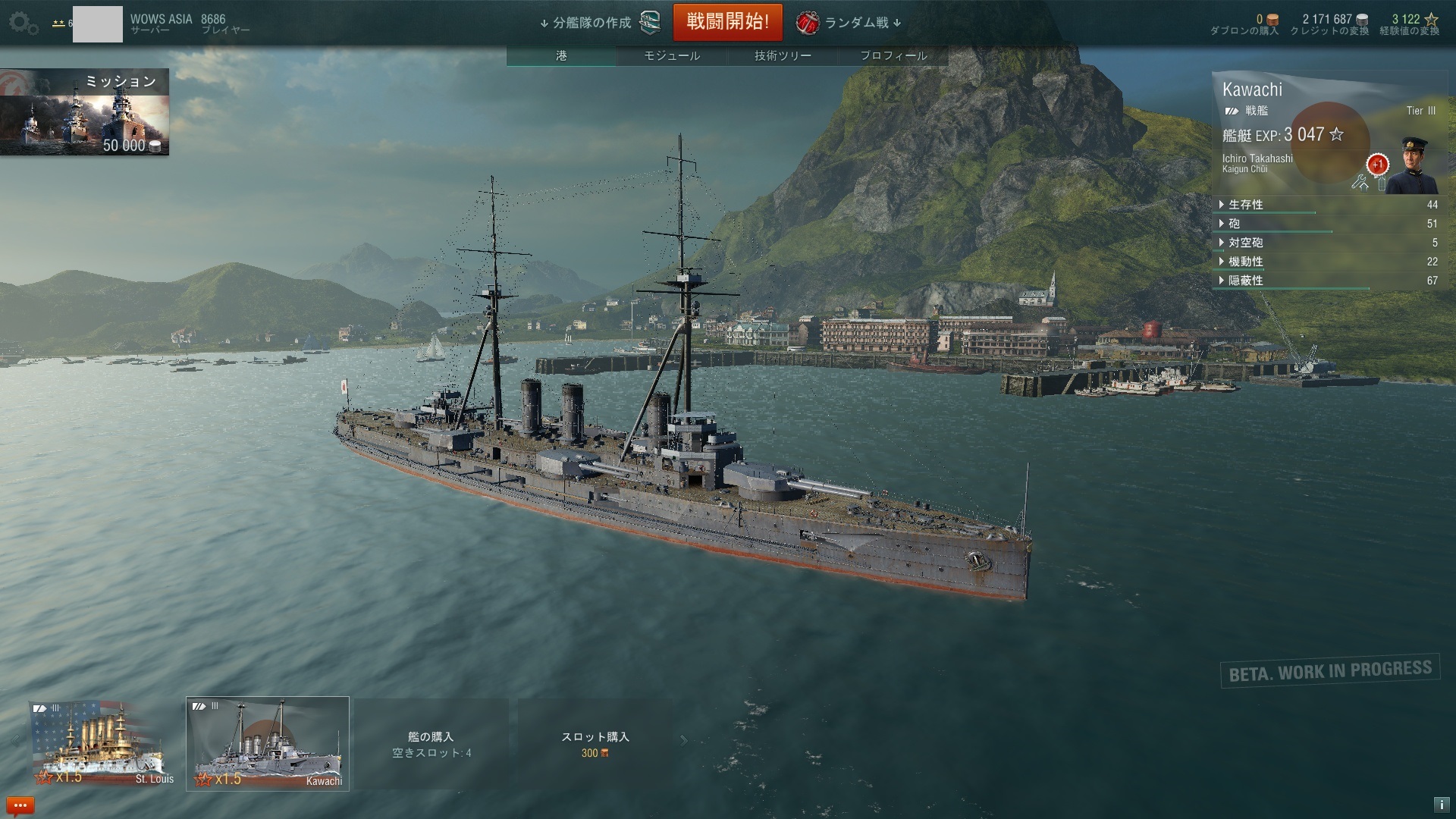Open the settings gear menu

23,23
